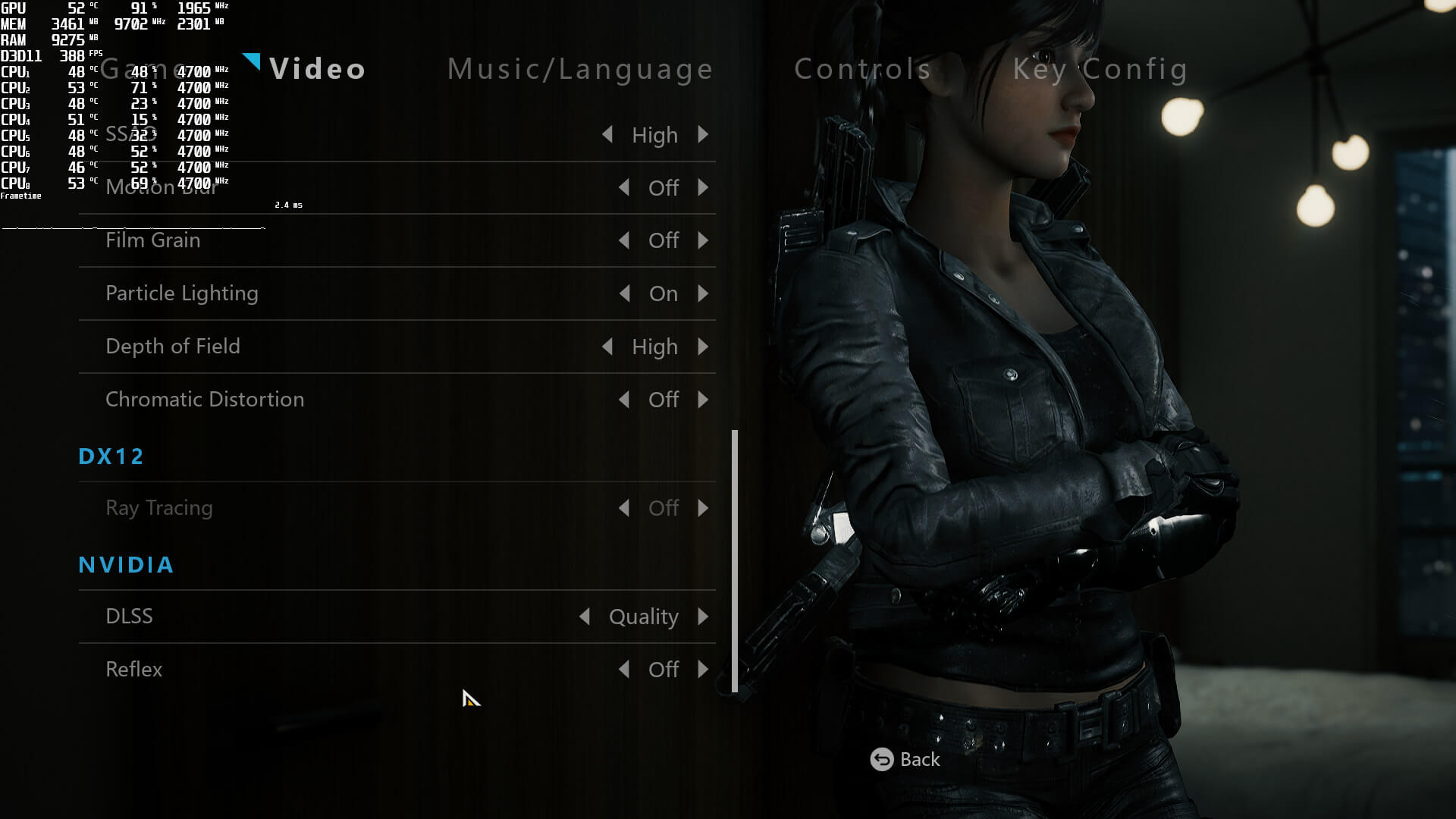The width and height of the screenshot is (1456, 819).
Task: Go back using the Back button
Action: (x=905, y=759)
